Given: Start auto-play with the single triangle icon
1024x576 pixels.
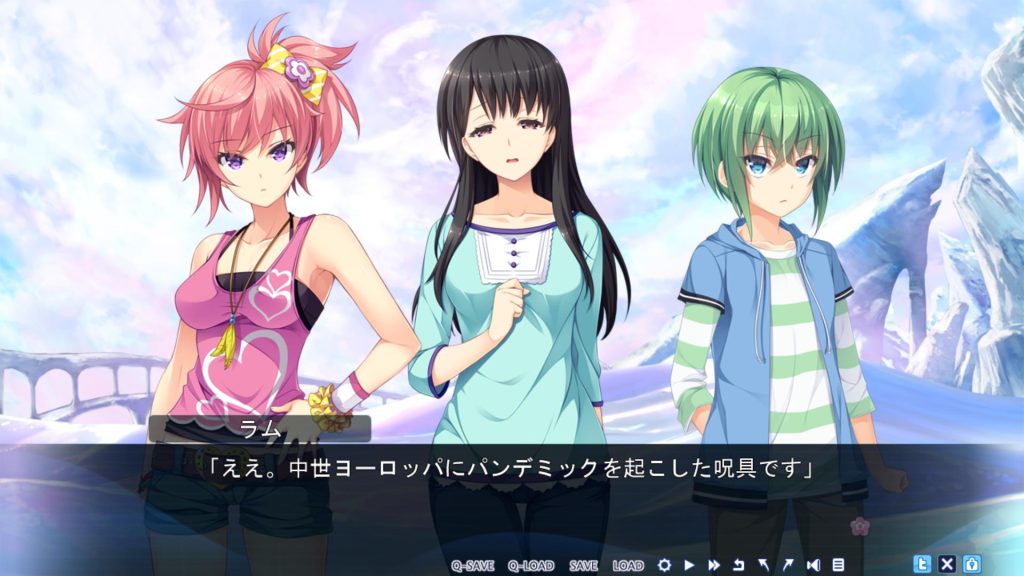Looking at the screenshot, I should click(689, 565).
